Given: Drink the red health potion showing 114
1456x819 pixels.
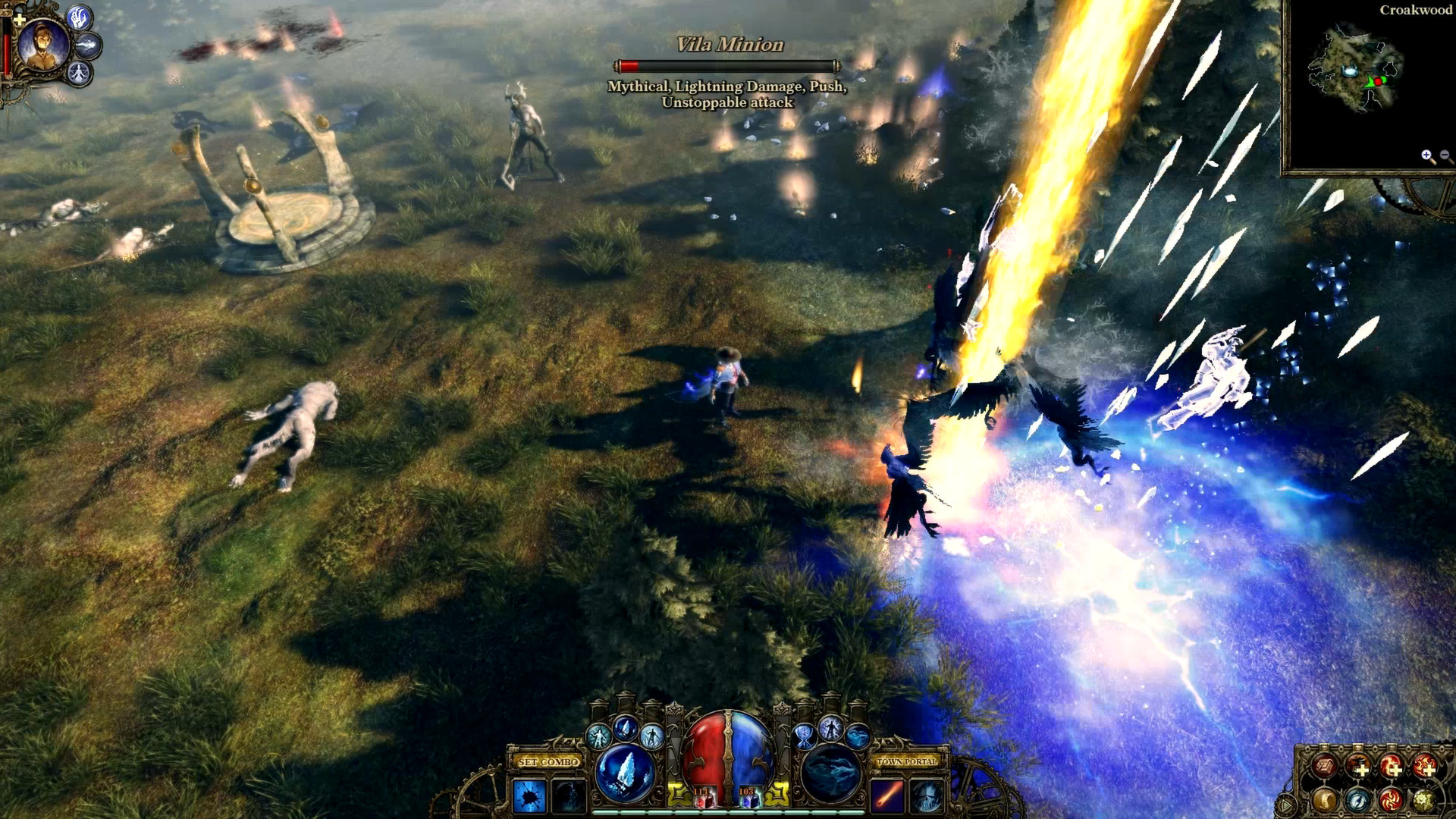Looking at the screenshot, I should (x=706, y=800).
